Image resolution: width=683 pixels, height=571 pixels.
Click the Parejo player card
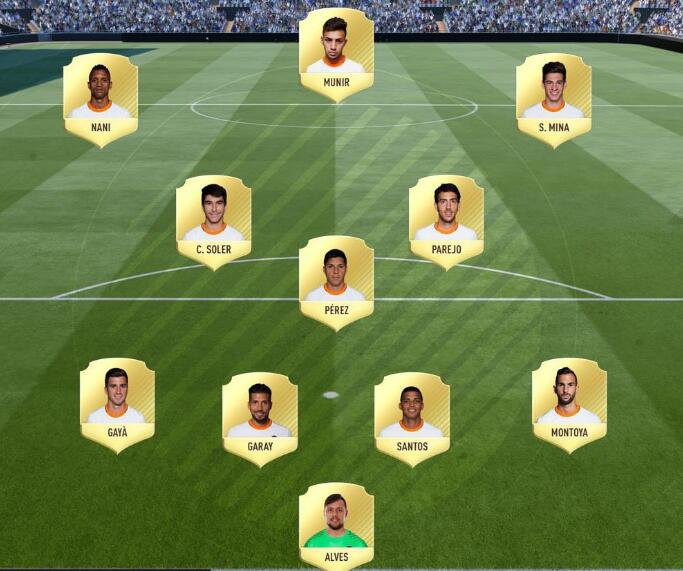[x=446, y=221]
